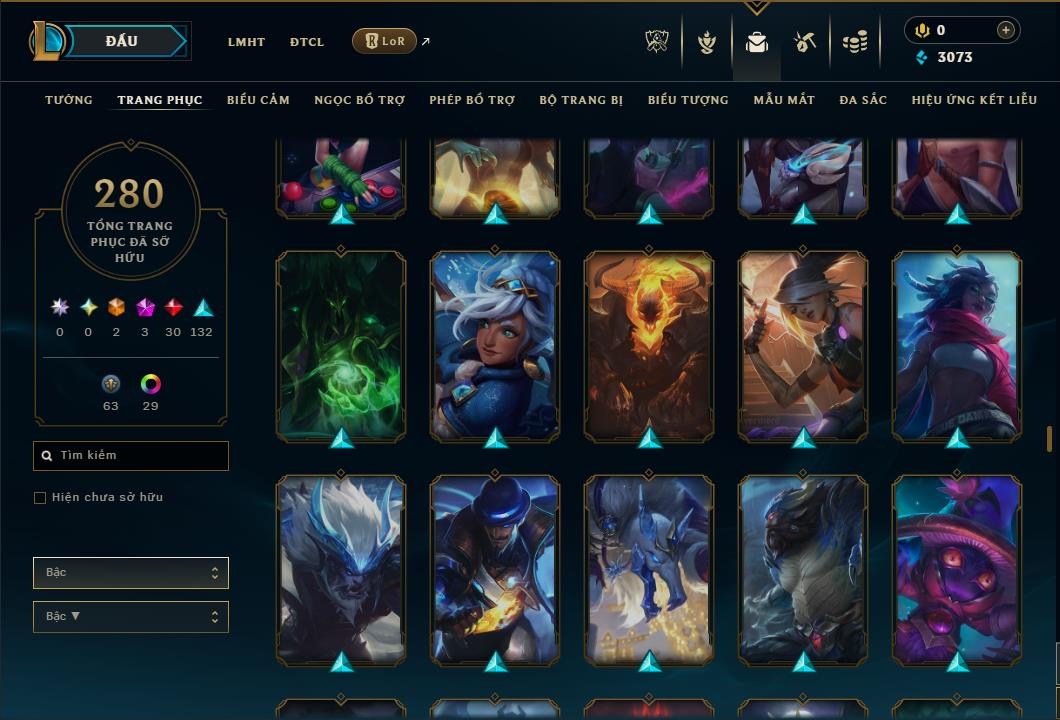Add currency with the plus button
This screenshot has width=1060, height=720.
tap(1005, 30)
